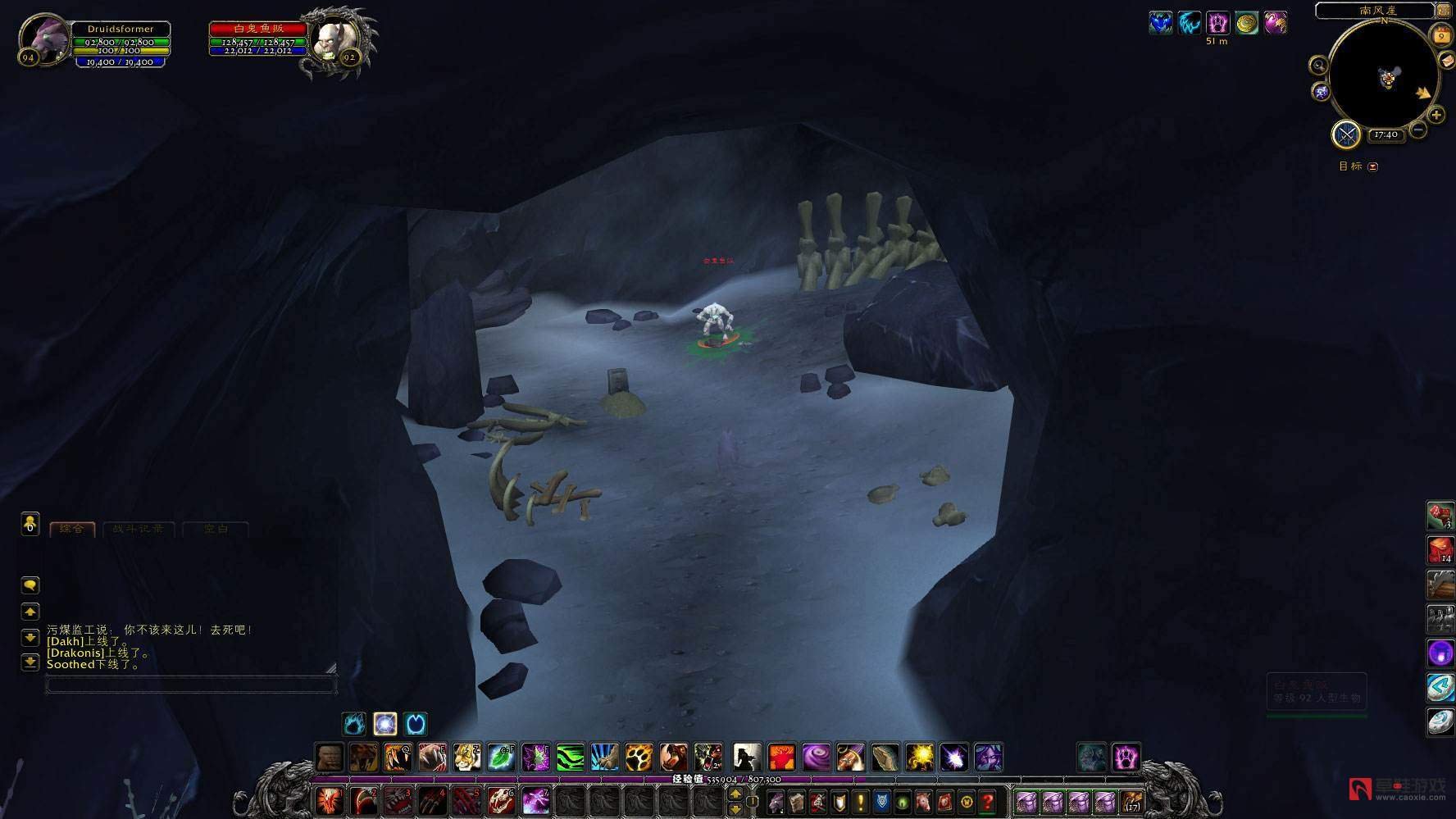Open the red question mark help button
Image resolution: width=1456 pixels, height=819 pixels.
coord(988,801)
